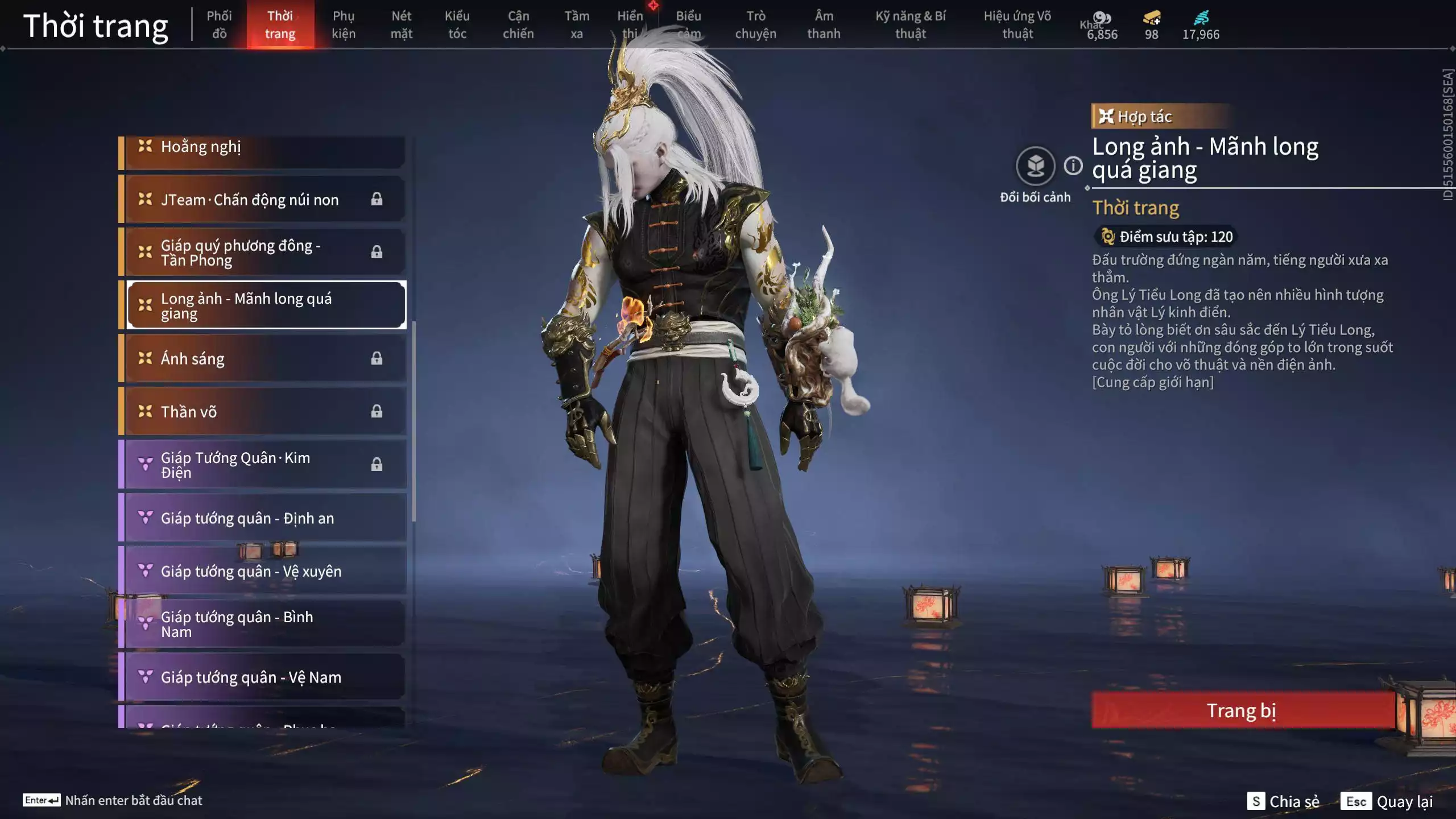Switch to the Kiểu tóc tab

click(x=457, y=24)
